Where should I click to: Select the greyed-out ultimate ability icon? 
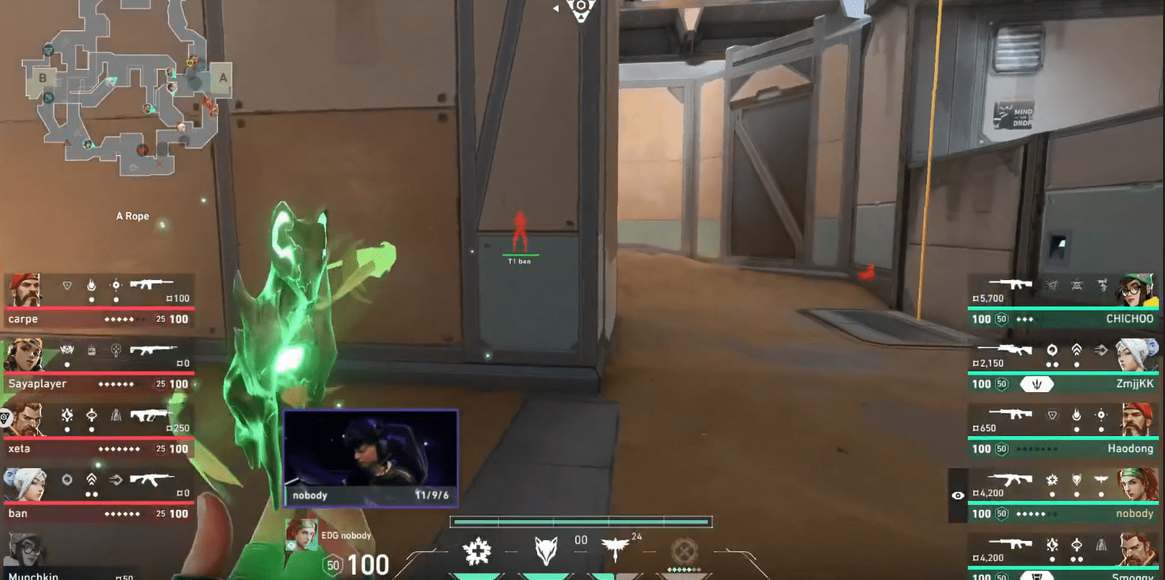(683, 550)
